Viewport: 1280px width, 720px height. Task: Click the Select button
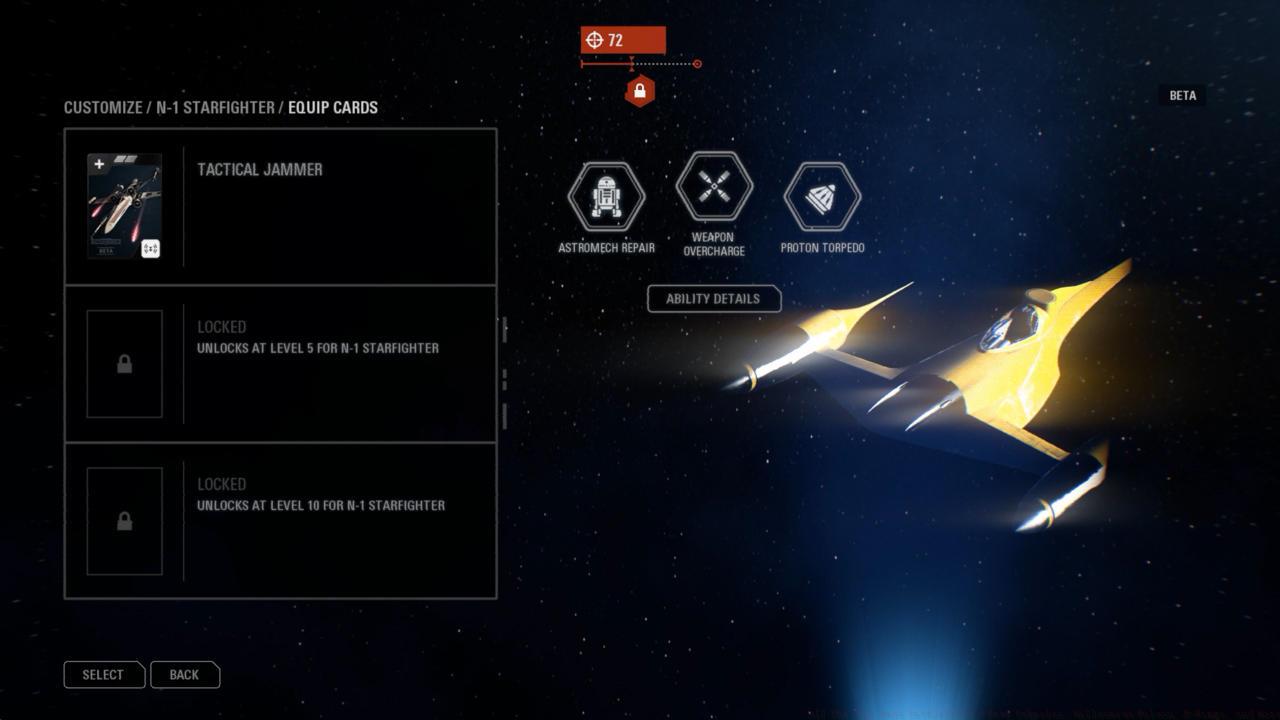pyautogui.click(x=104, y=674)
